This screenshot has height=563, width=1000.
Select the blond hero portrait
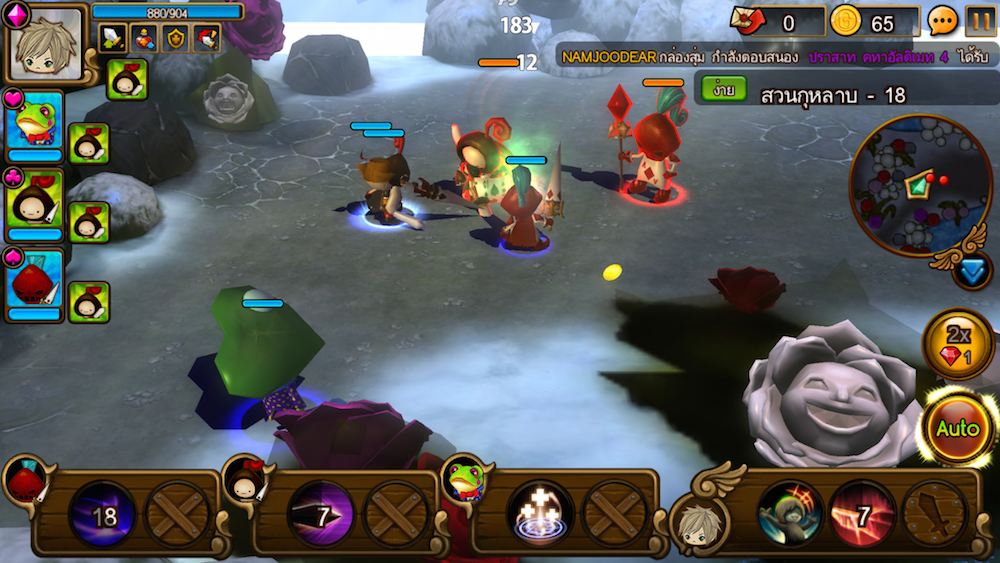tap(47, 44)
